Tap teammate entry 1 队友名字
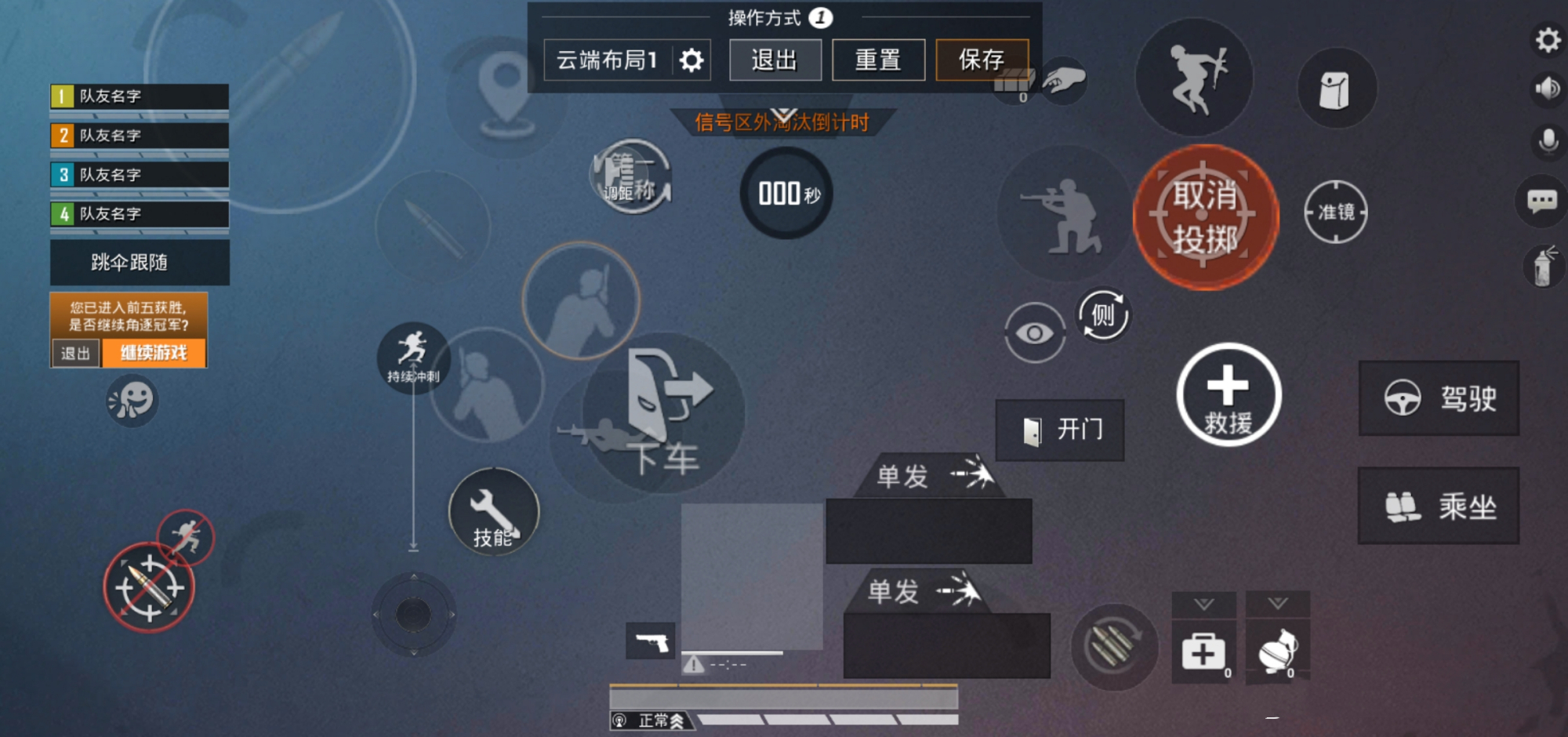This screenshot has width=1568, height=737. pos(138,96)
